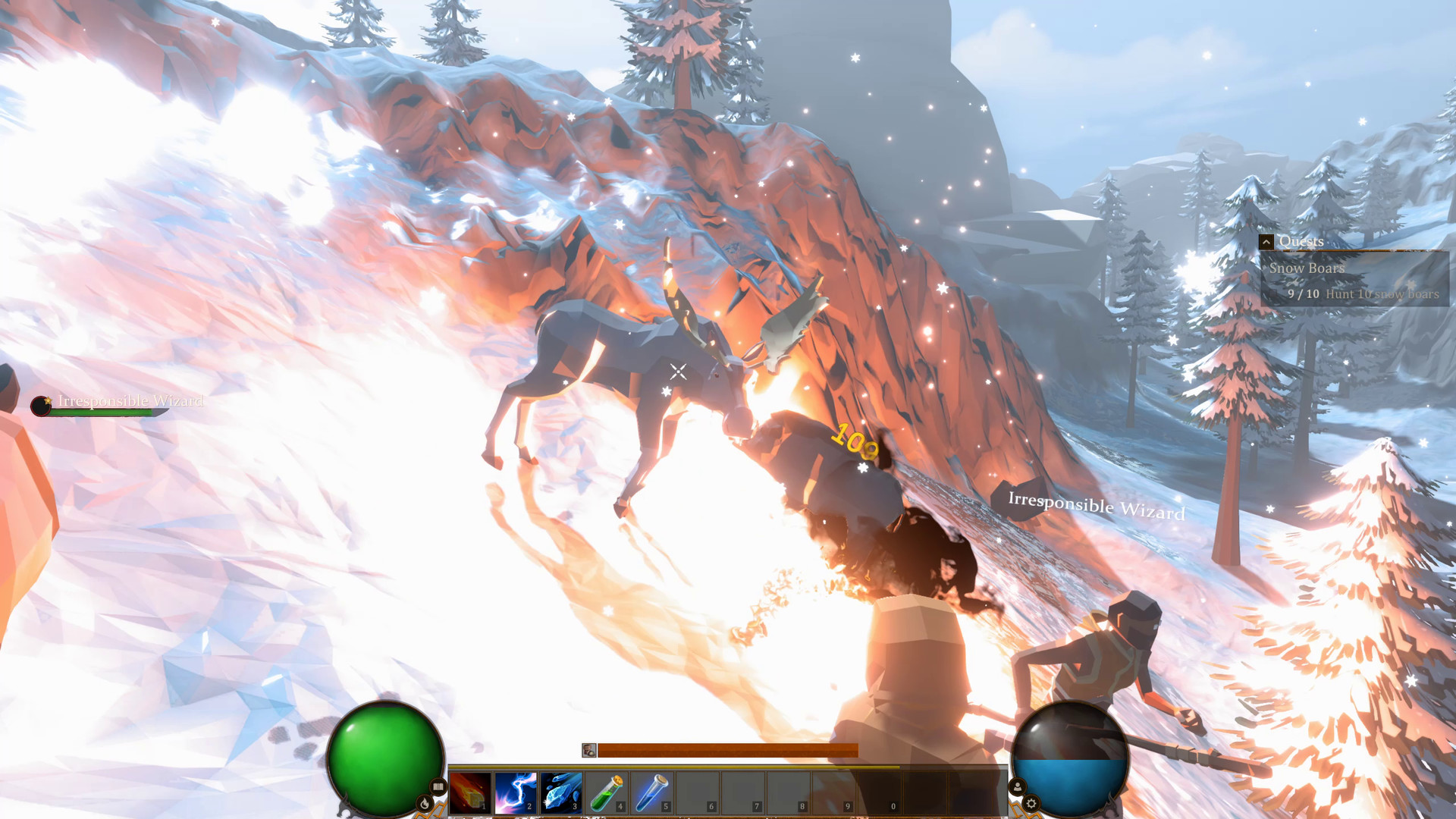Screen dimensions: 1456x819
Task: Click the flame class icon under the health orb
Action: [x=425, y=802]
